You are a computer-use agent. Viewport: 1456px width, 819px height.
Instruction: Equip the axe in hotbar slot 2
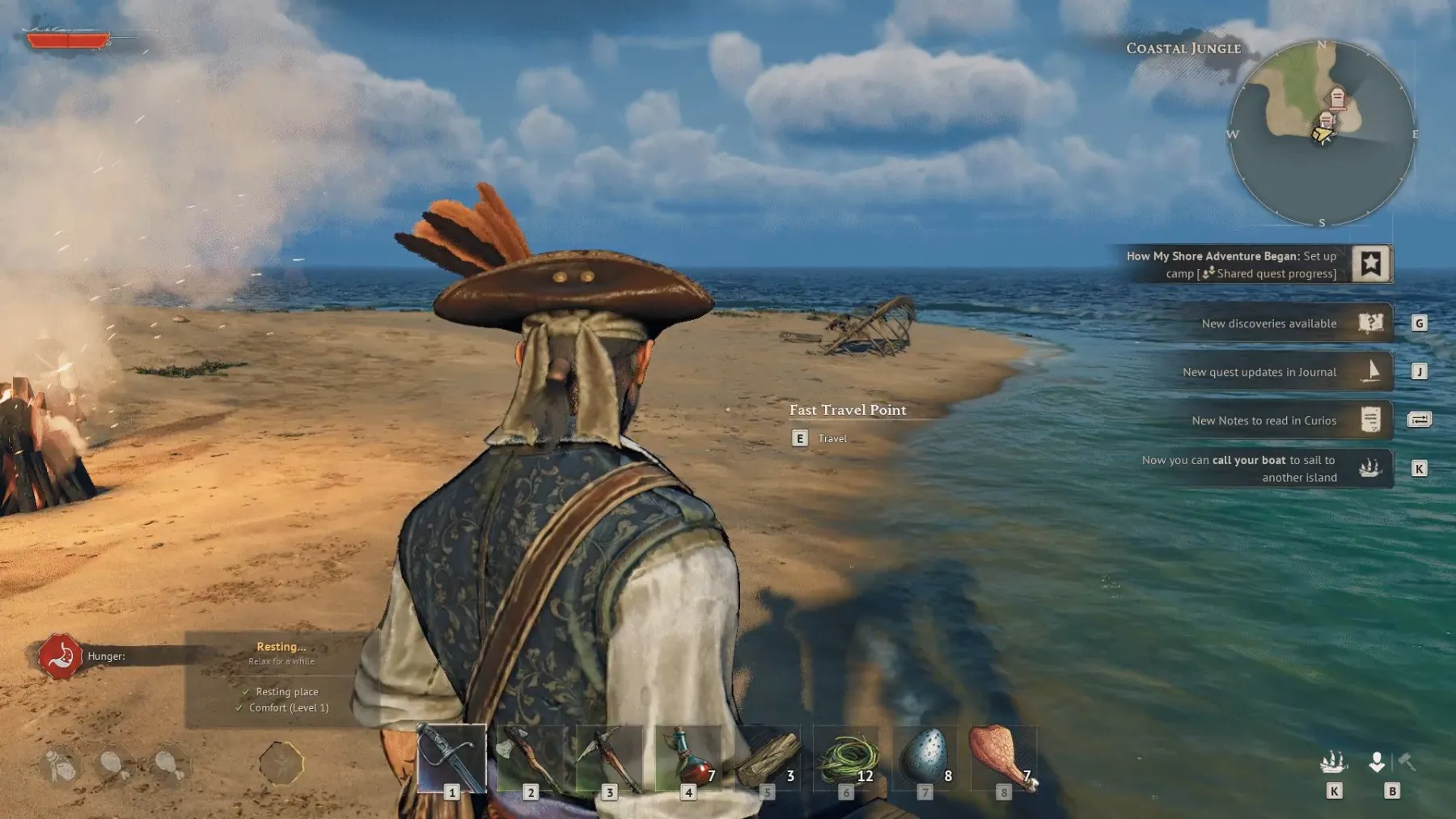point(530,760)
